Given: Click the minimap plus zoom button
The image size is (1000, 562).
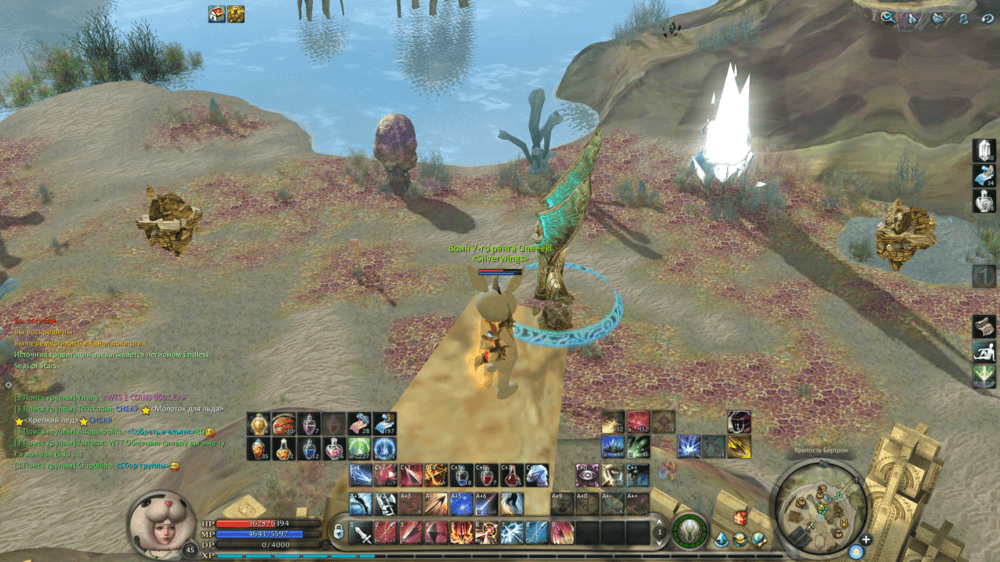Looking at the screenshot, I should pyautogui.click(x=866, y=540).
